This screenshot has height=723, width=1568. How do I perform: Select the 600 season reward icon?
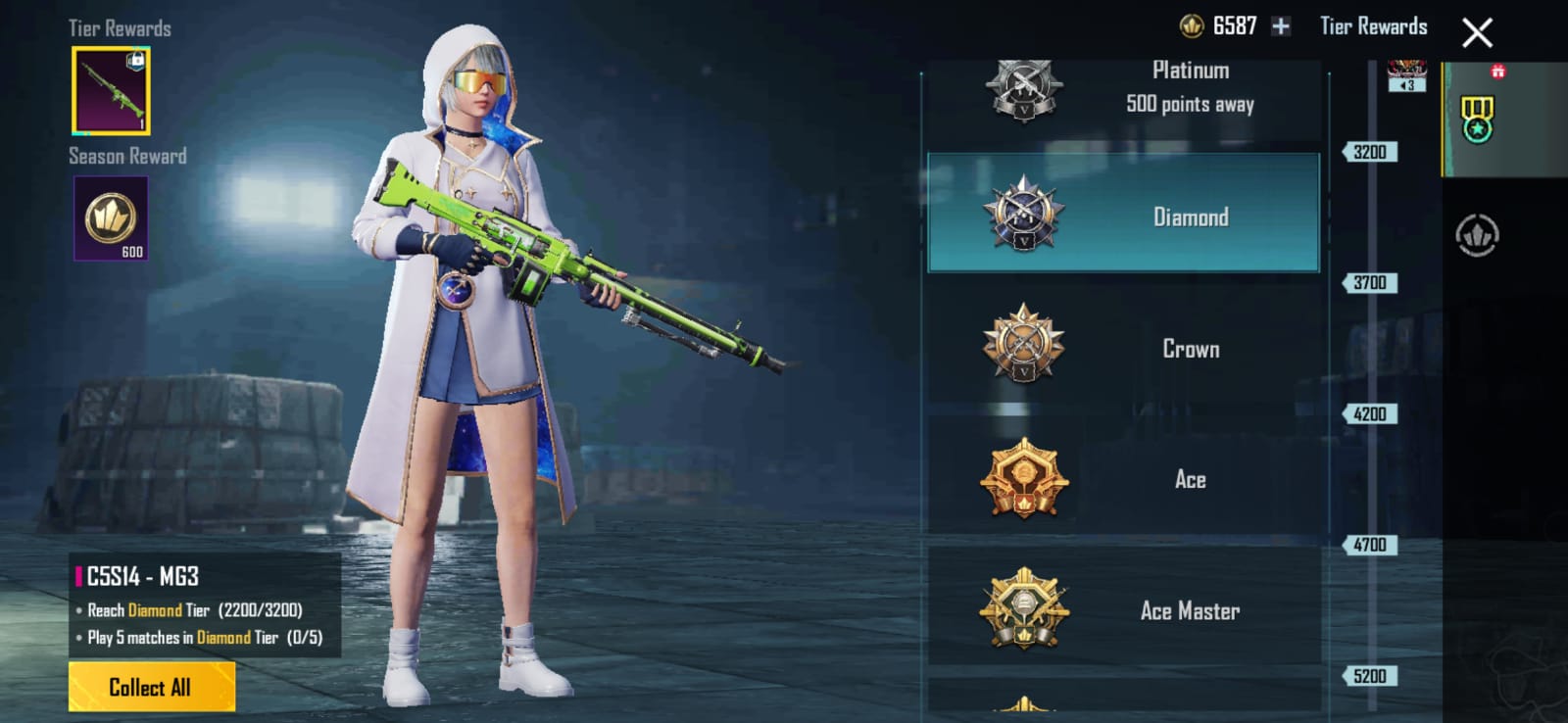pyautogui.click(x=111, y=218)
